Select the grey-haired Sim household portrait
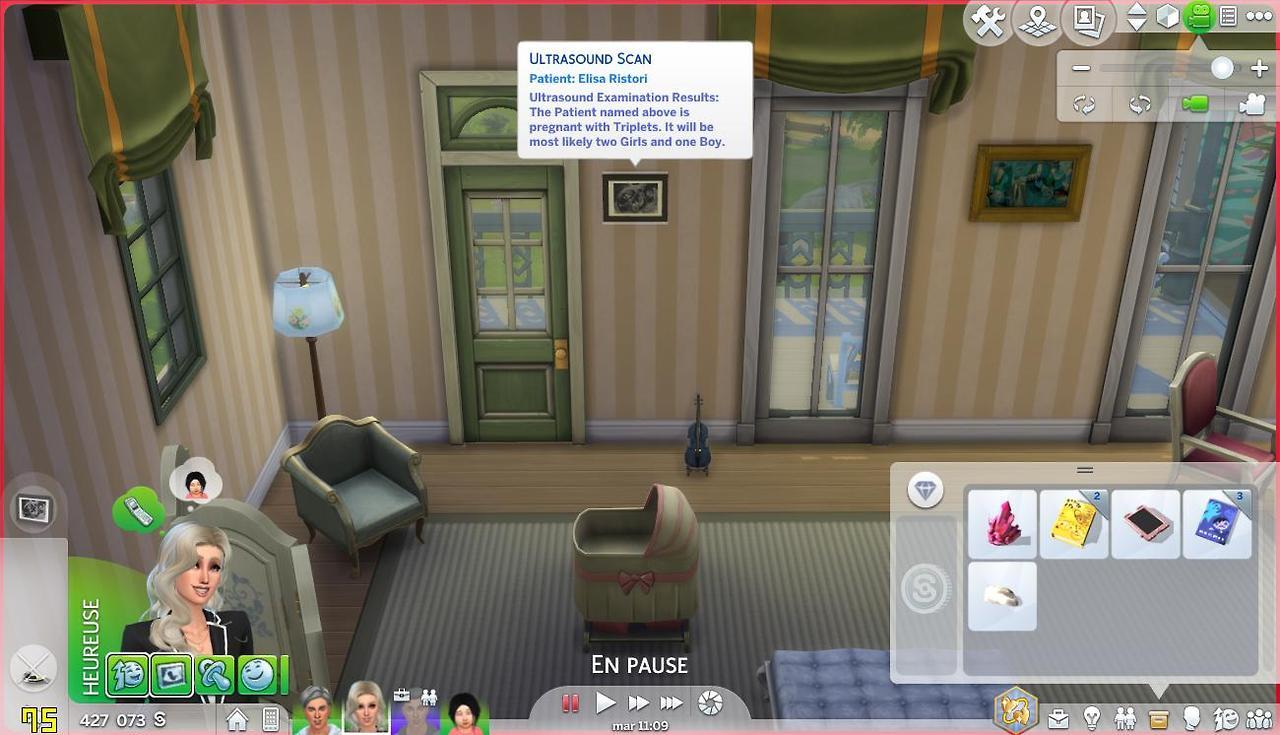The height and width of the screenshot is (735, 1280). click(x=318, y=710)
